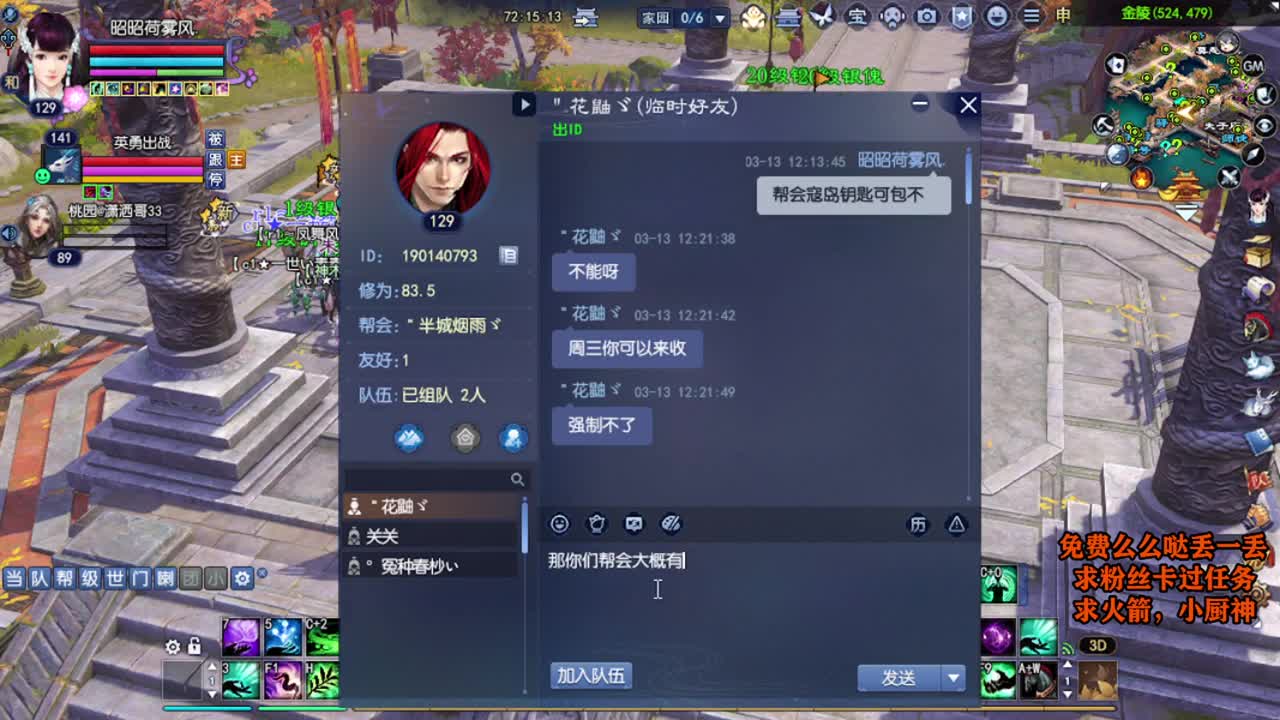The height and width of the screenshot is (720, 1280).
Task: Open the camera/screenshot tool in top bar
Action: (927, 16)
